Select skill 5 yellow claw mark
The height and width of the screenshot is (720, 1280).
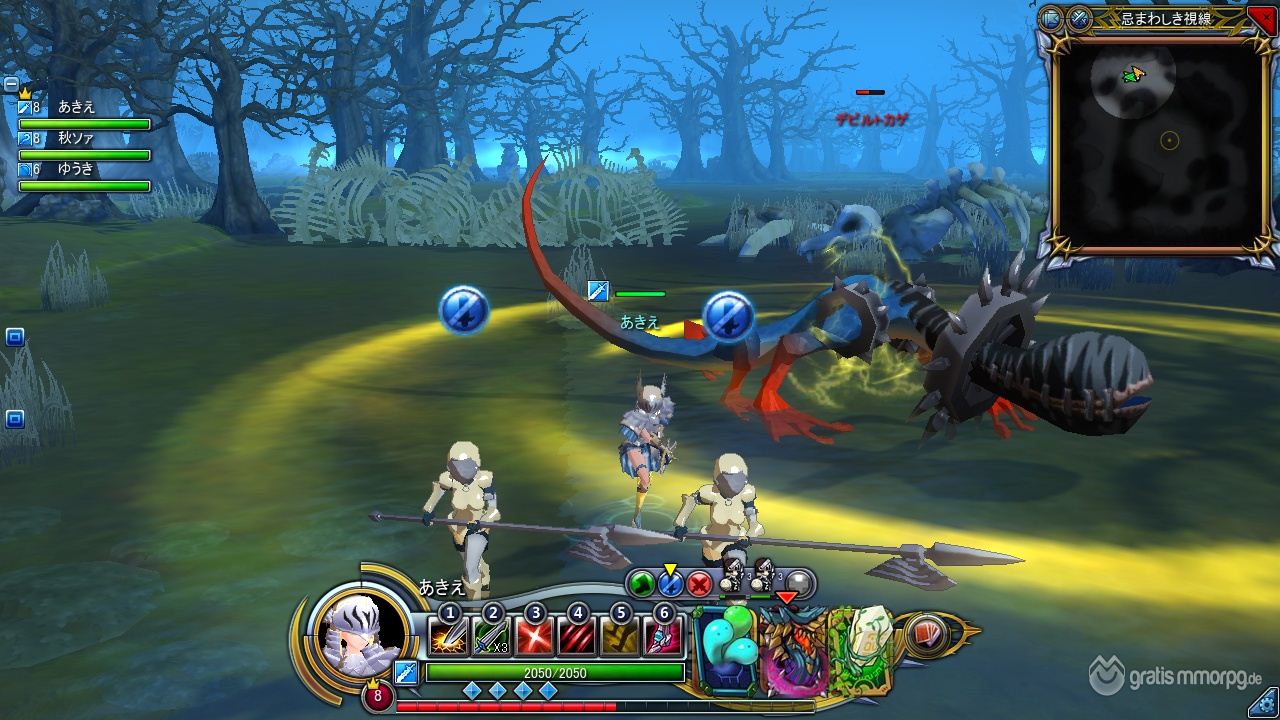(620, 637)
